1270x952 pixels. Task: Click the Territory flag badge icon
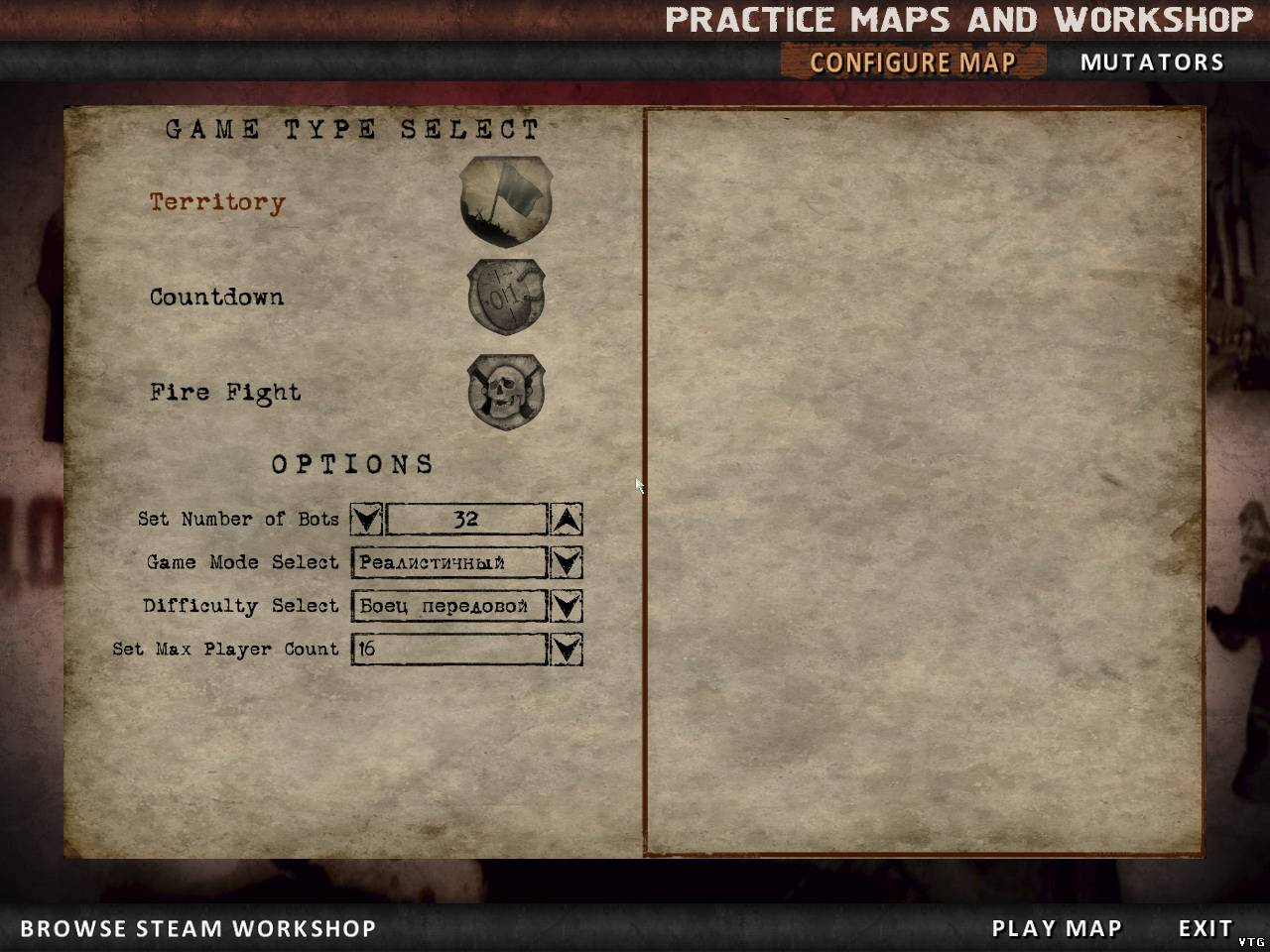click(506, 201)
